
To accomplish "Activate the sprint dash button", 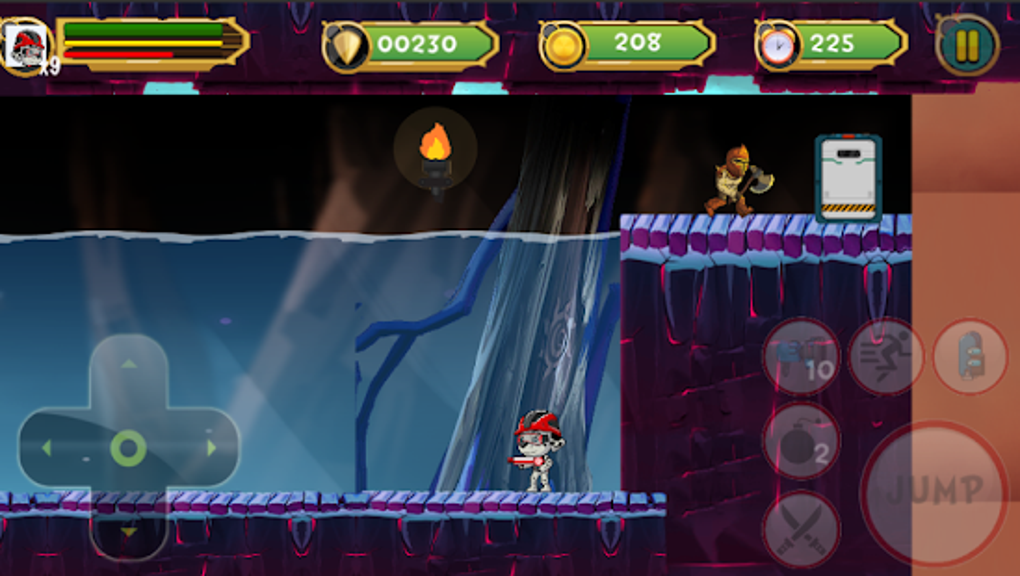I will coord(886,356).
